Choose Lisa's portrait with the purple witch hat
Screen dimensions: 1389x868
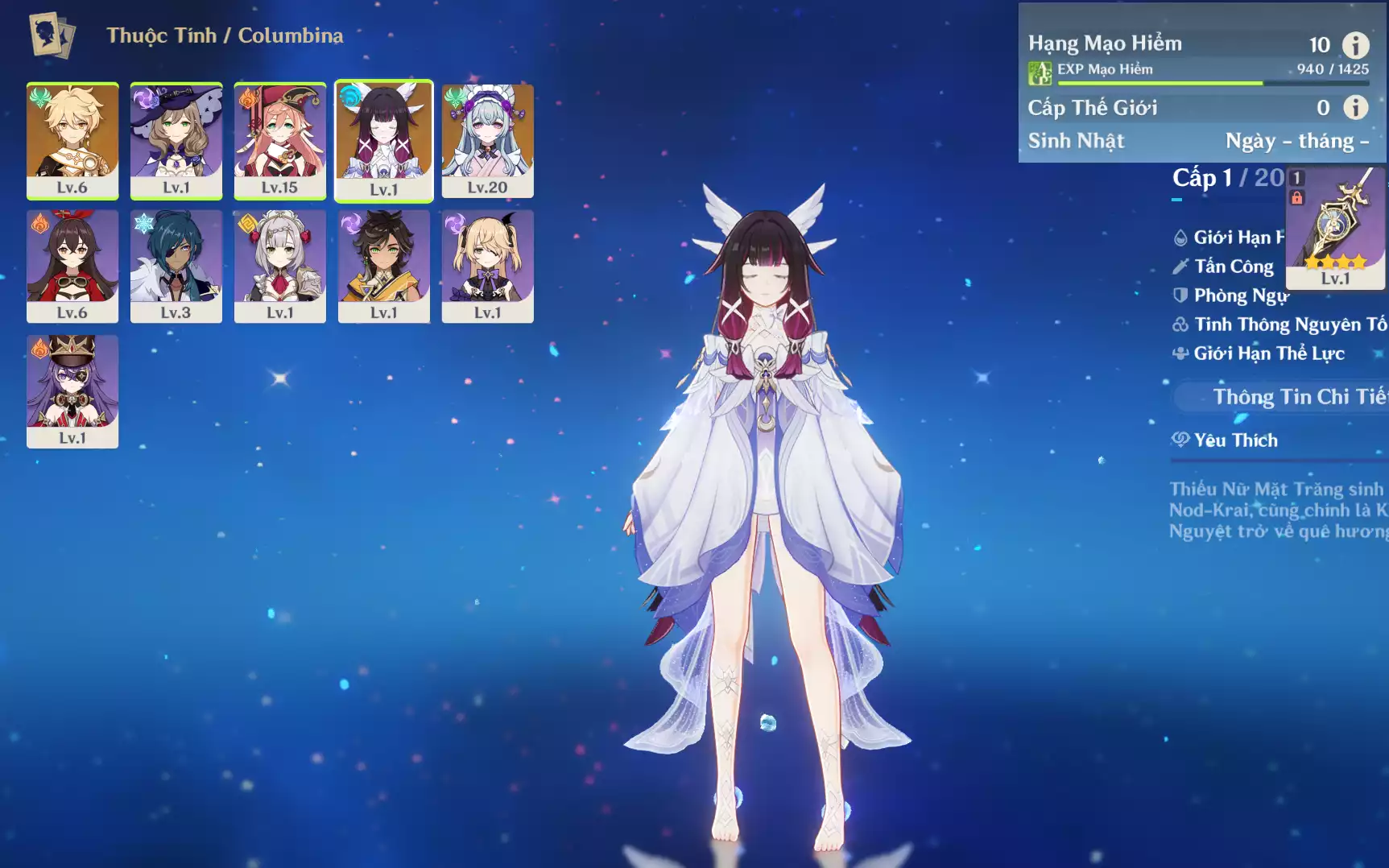[x=176, y=140]
